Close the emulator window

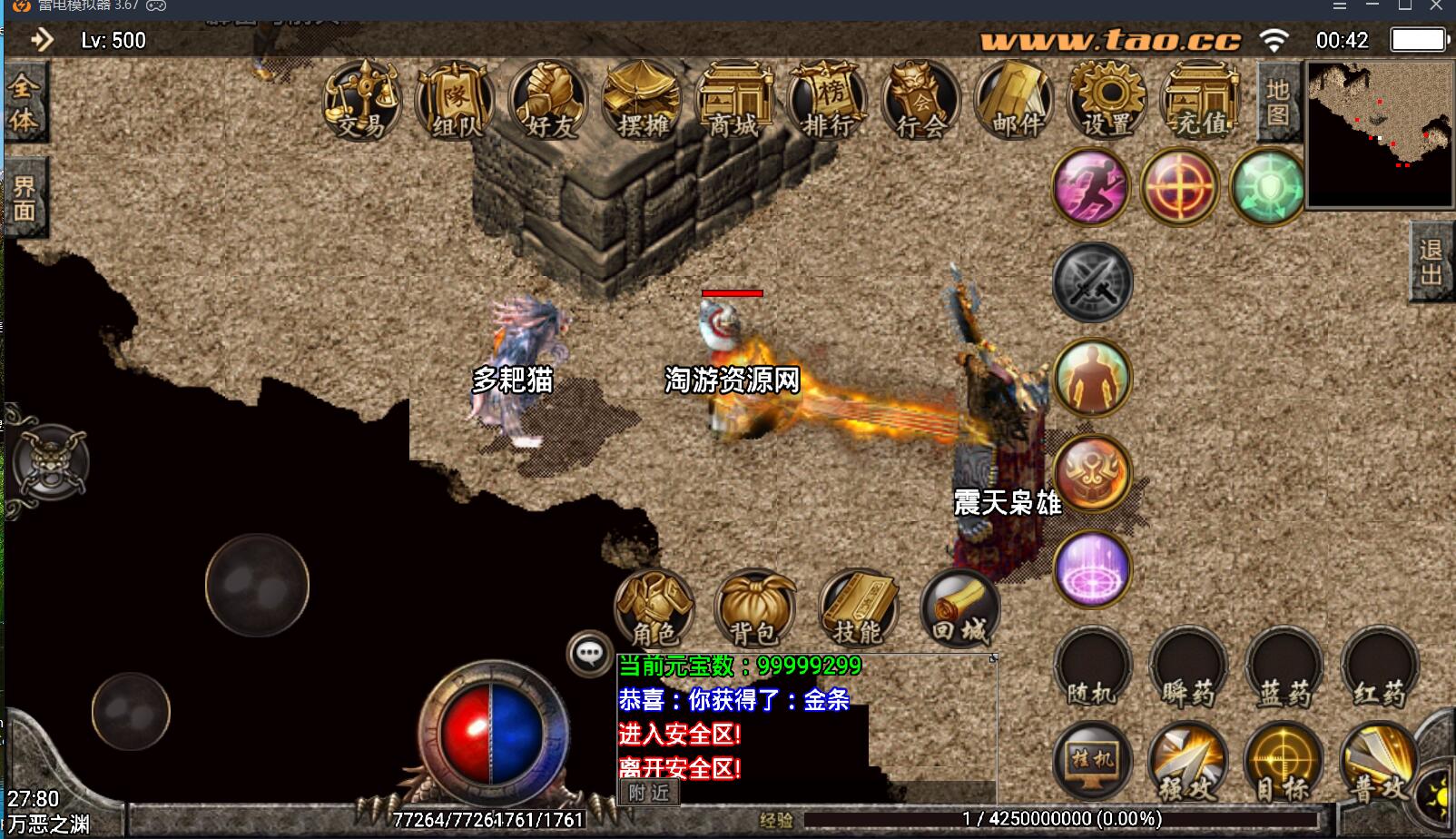point(1437,6)
